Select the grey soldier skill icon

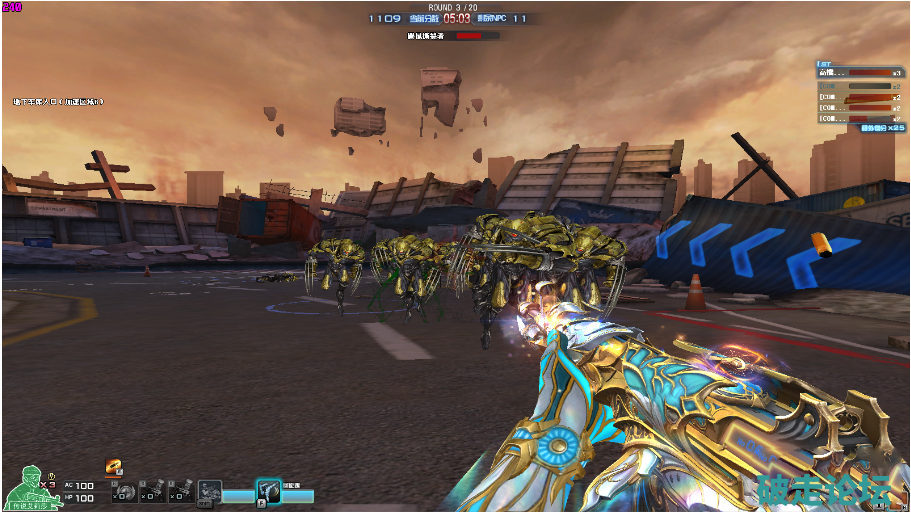point(210,490)
